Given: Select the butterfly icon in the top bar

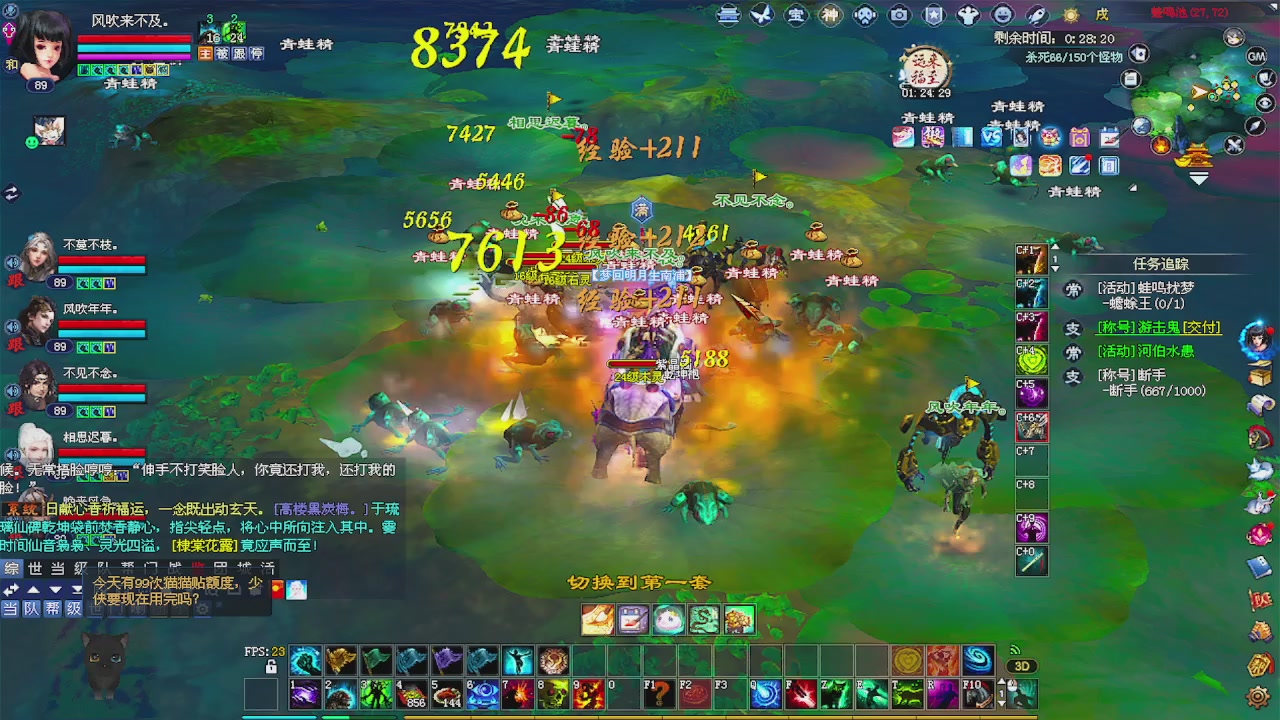Looking at the screenshot, I should pyautogui.click(x=761, y=14).
